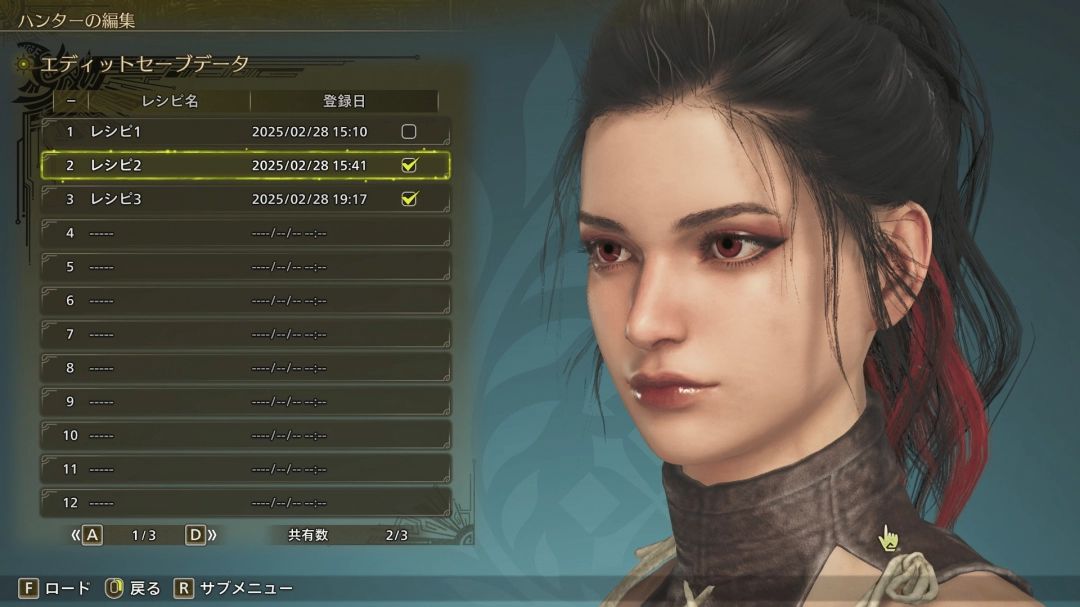Go to the previous page with the « arrow
Image resolution: width=1080 pixels, height=607 pixels.
pos(86,535)
